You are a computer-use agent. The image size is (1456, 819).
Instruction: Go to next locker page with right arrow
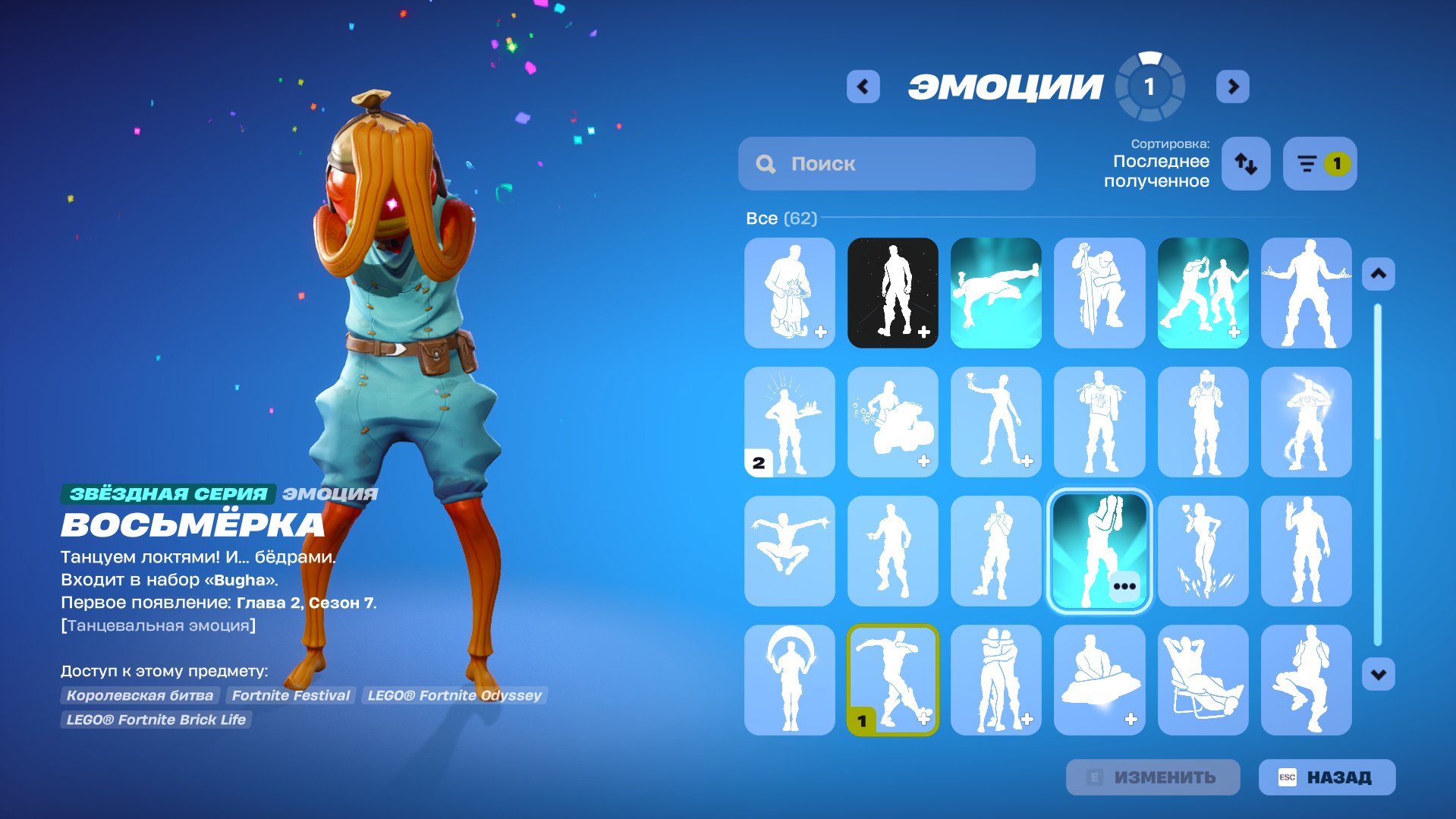tap(1233, 87)
